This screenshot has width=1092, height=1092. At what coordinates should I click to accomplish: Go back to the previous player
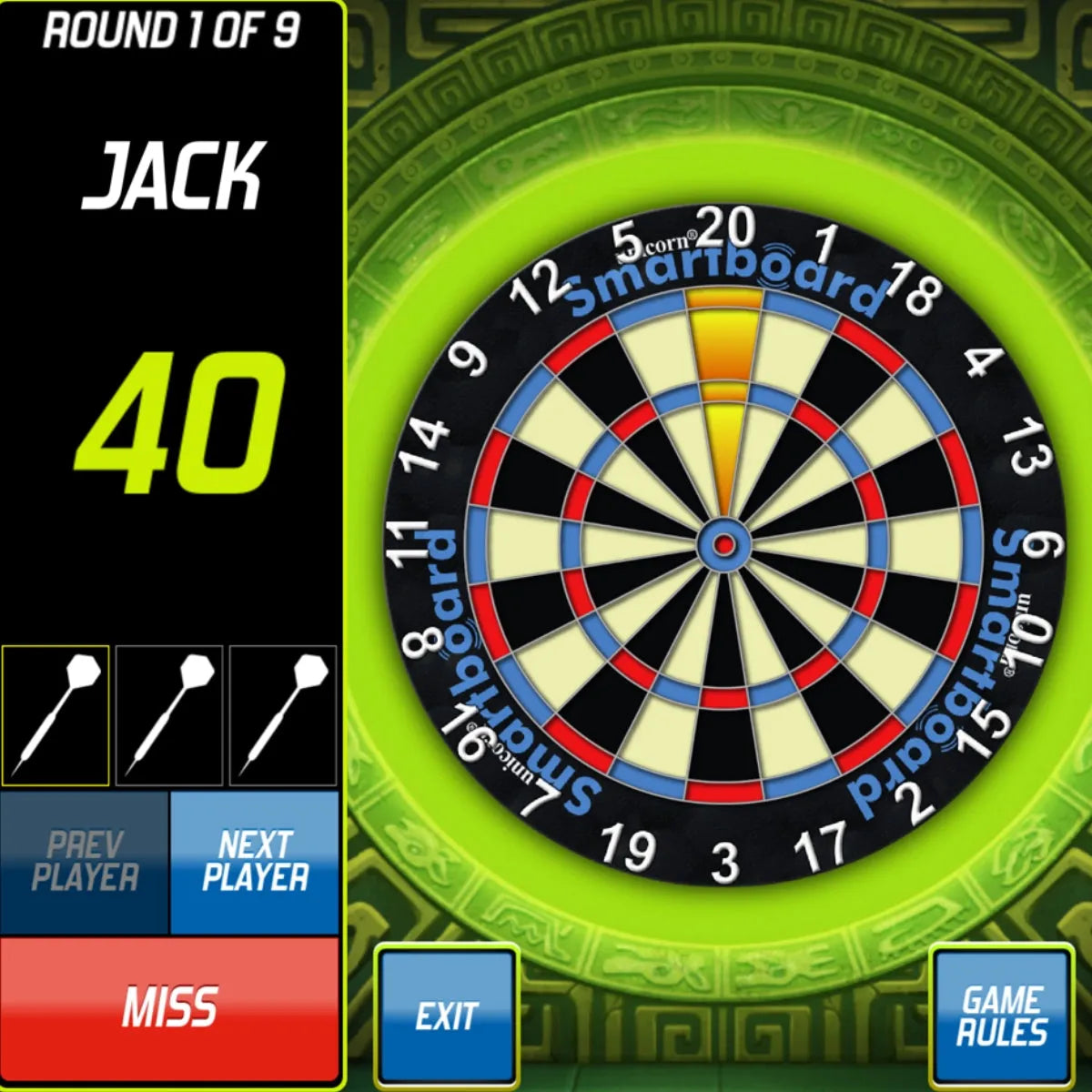(85, 861)
